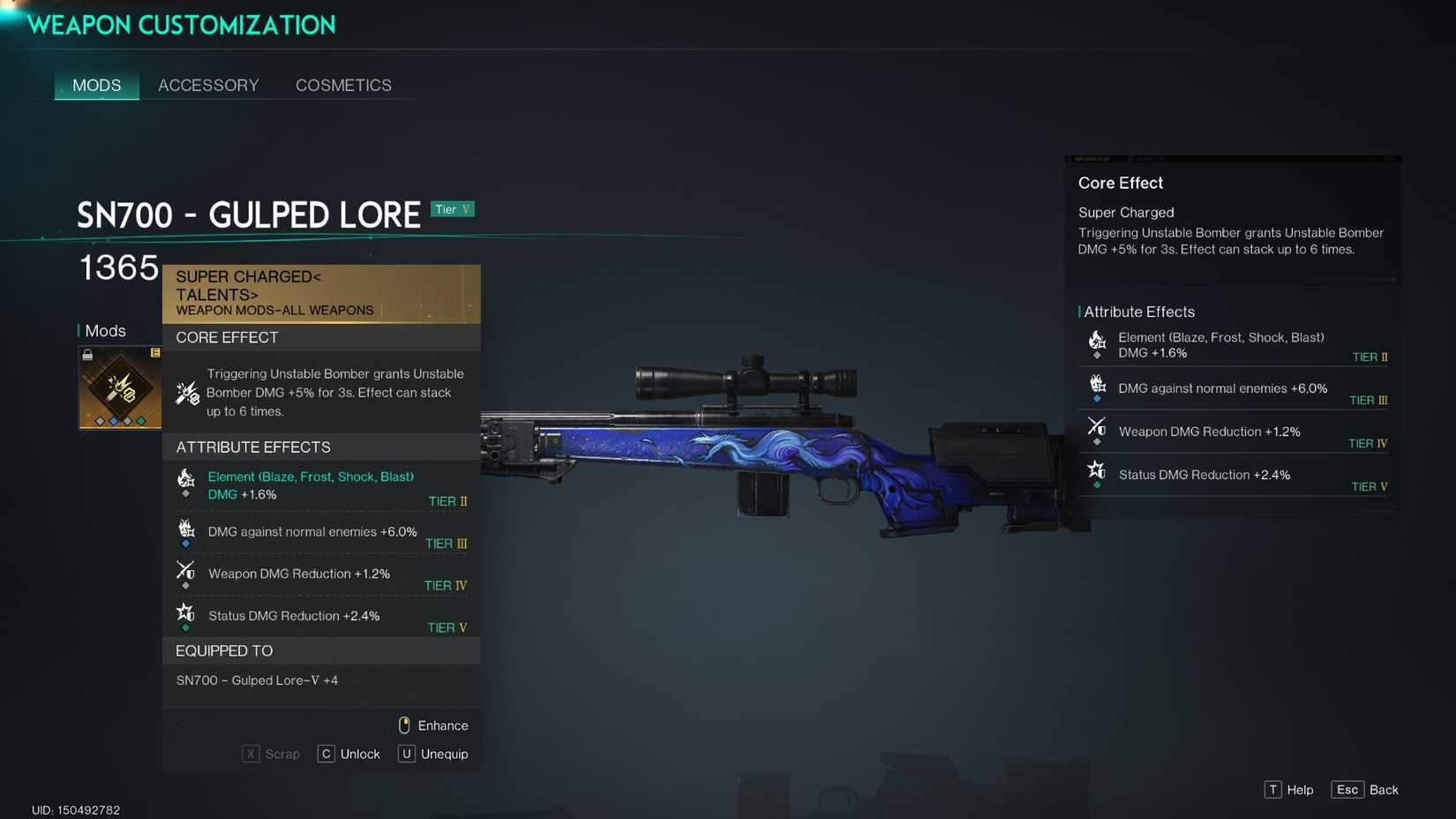Click the Element DMG flame attribute icon
The width and height of the screenshot is (1456, 819).
184,479
